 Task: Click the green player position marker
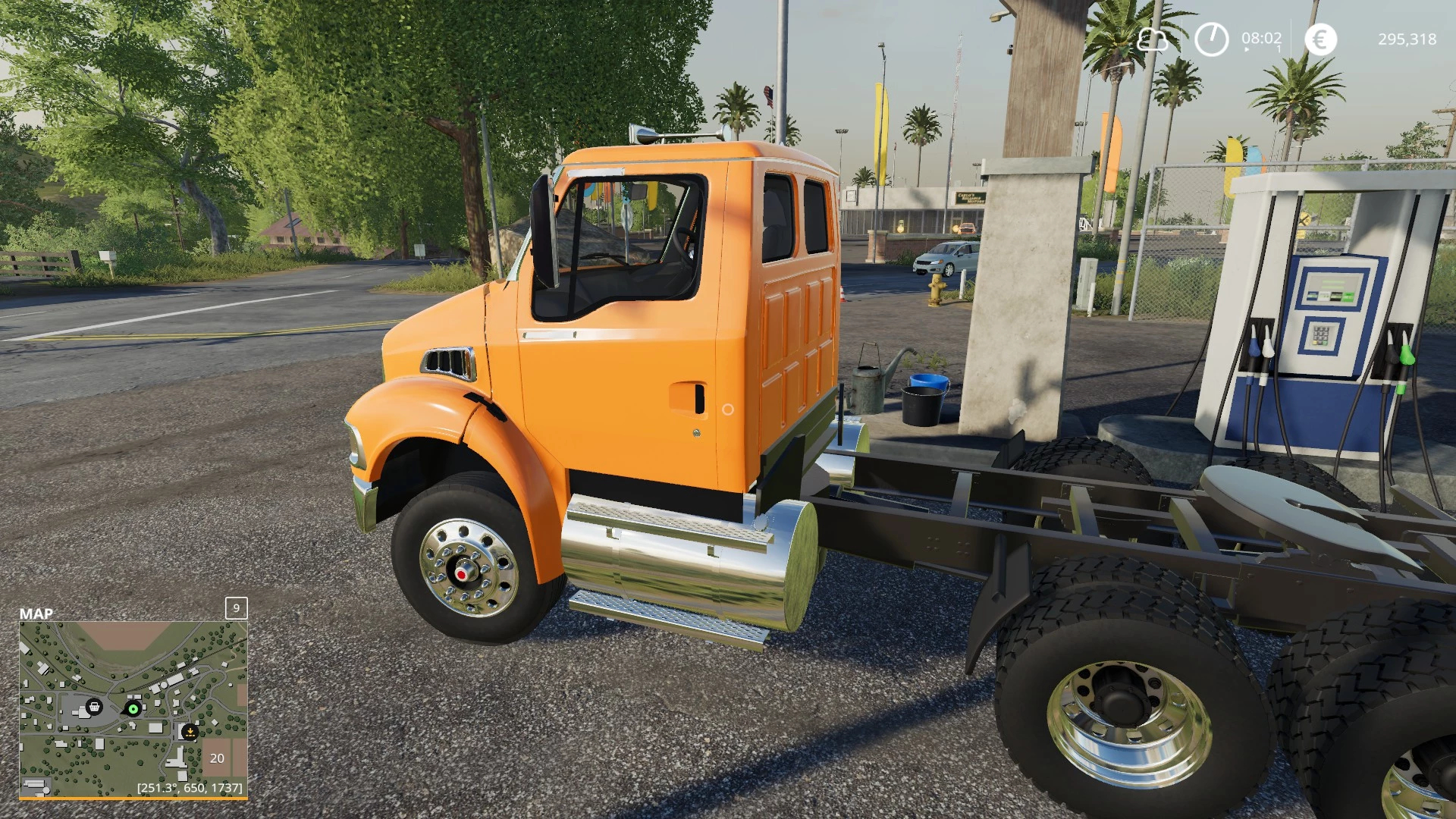133,709
